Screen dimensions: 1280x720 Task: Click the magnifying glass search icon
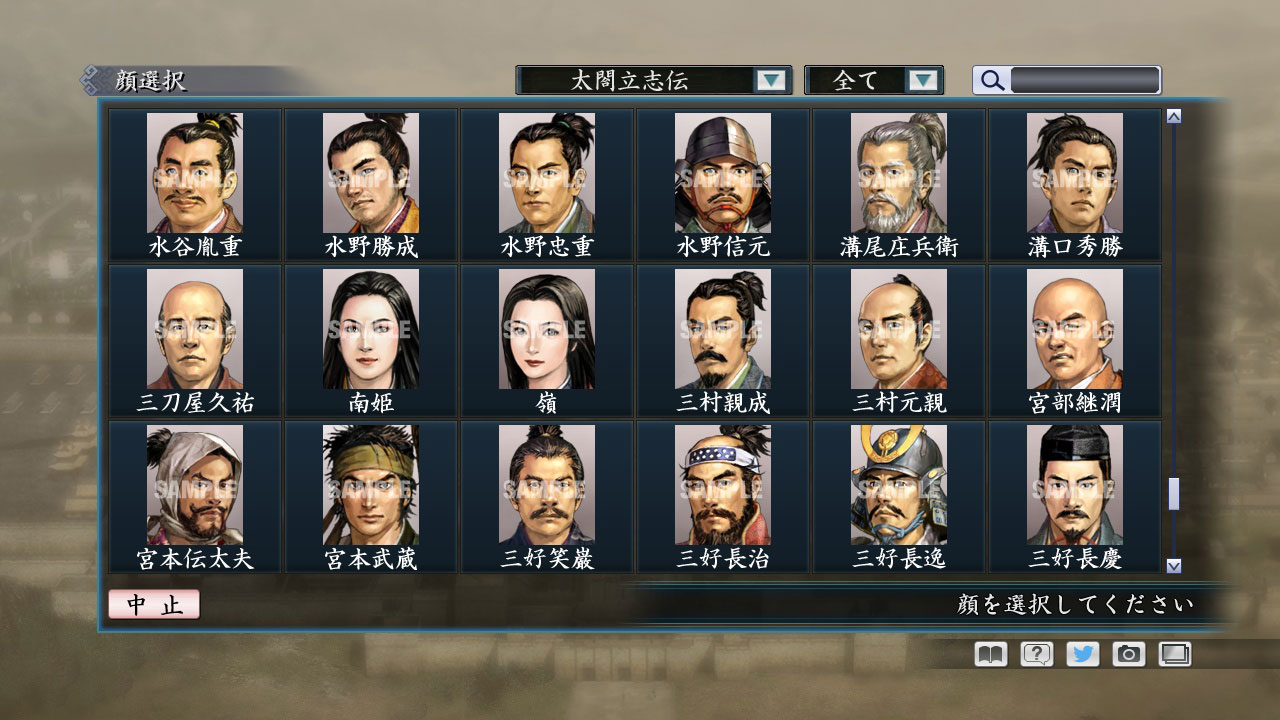tap(990, 80)
